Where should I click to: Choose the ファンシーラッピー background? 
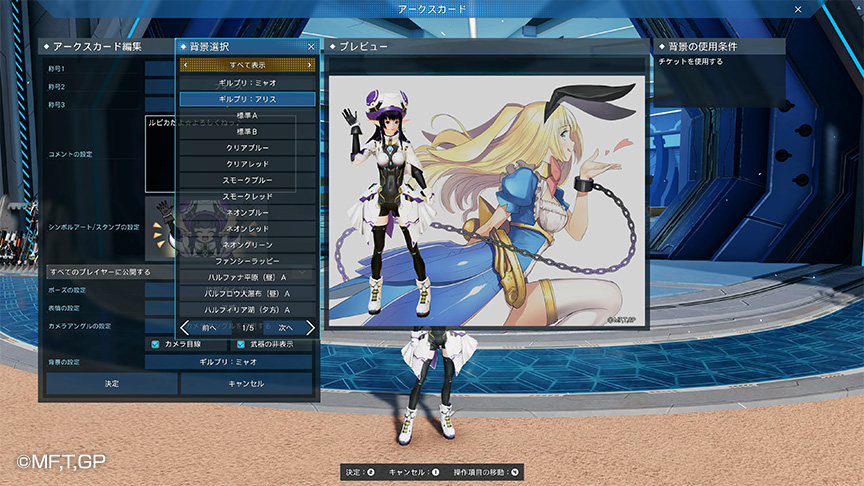(247, 260)
